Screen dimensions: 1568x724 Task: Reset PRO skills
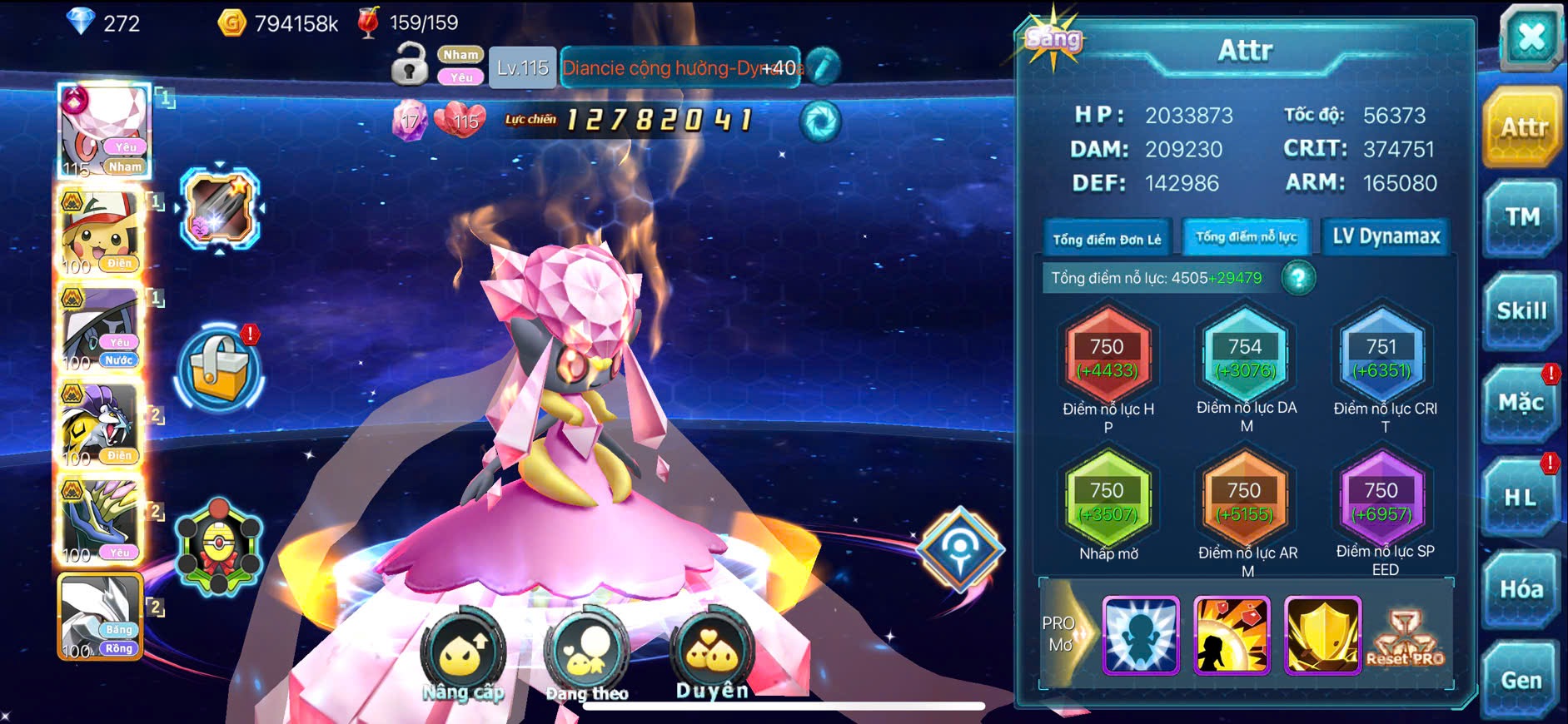(1406, 637)
